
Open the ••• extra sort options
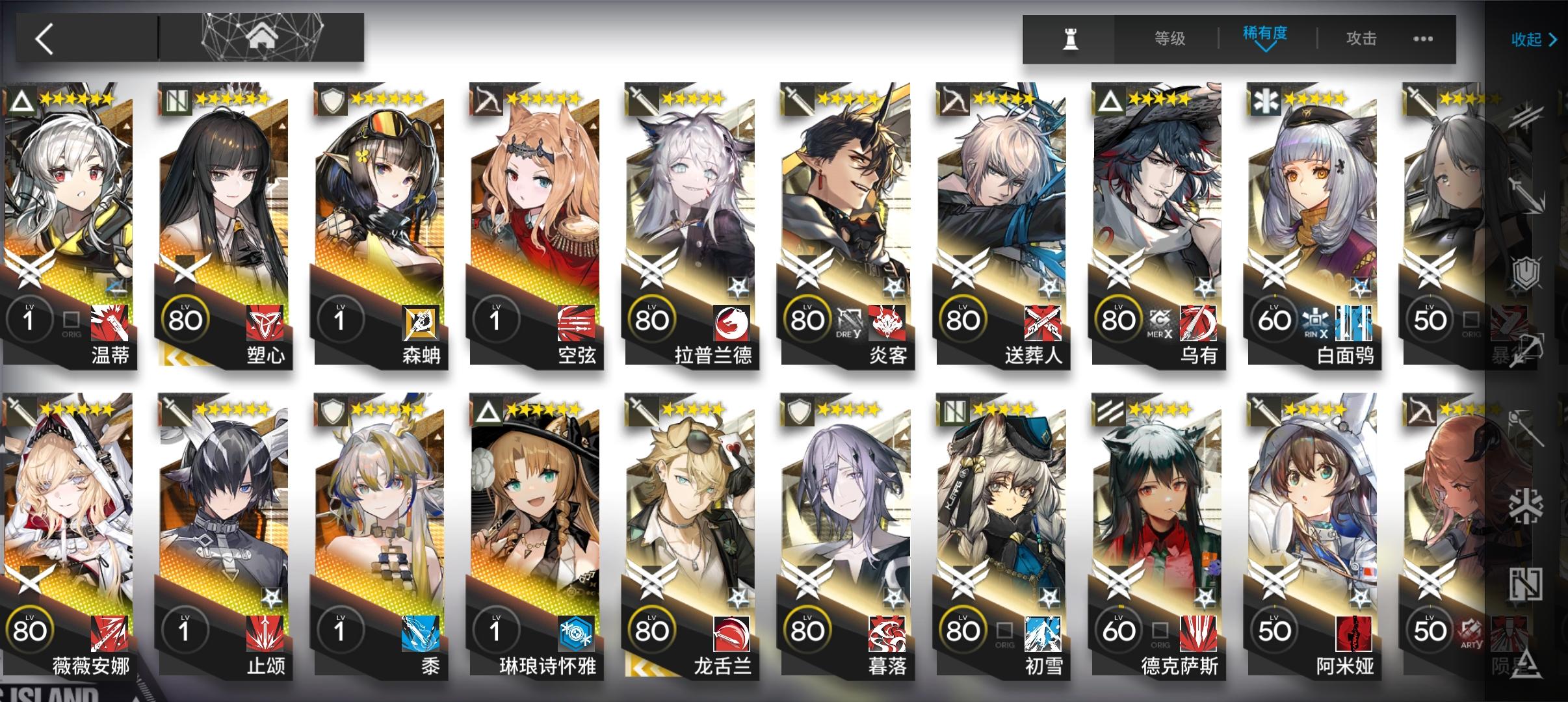[1421, 39]
